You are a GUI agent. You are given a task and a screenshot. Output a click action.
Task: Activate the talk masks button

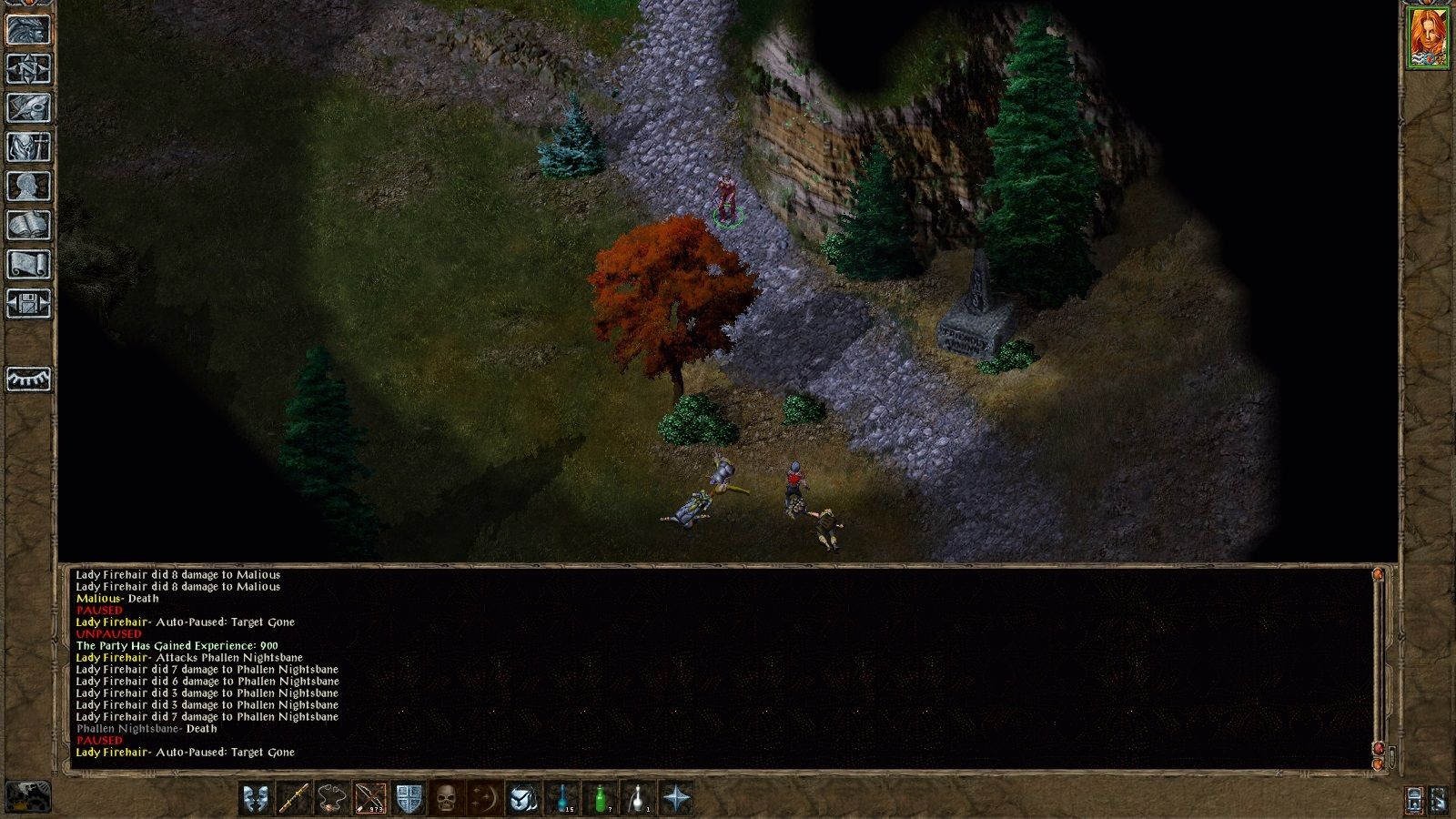[256, 799]
